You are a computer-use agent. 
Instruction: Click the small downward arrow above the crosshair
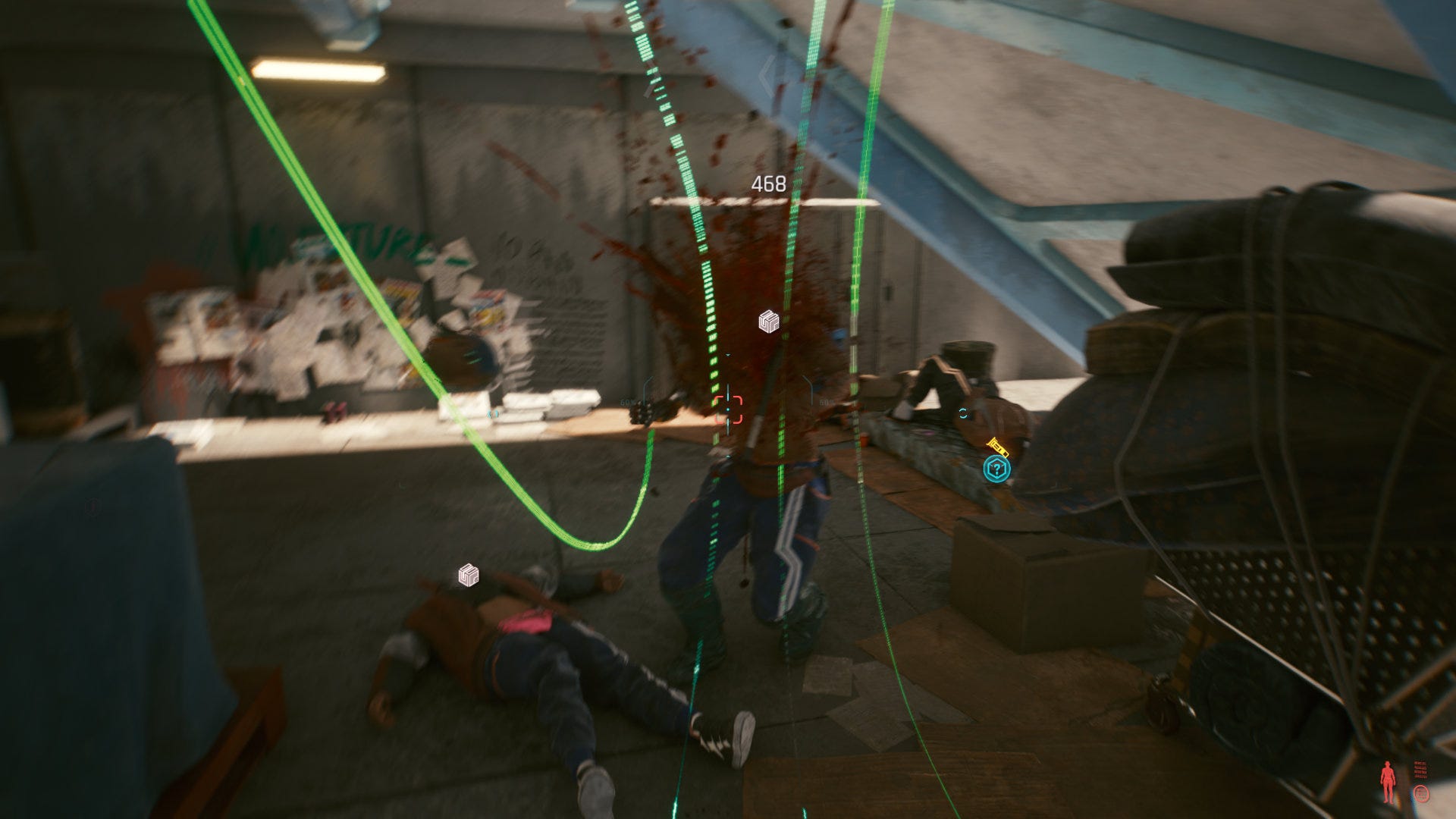[728, 355]
